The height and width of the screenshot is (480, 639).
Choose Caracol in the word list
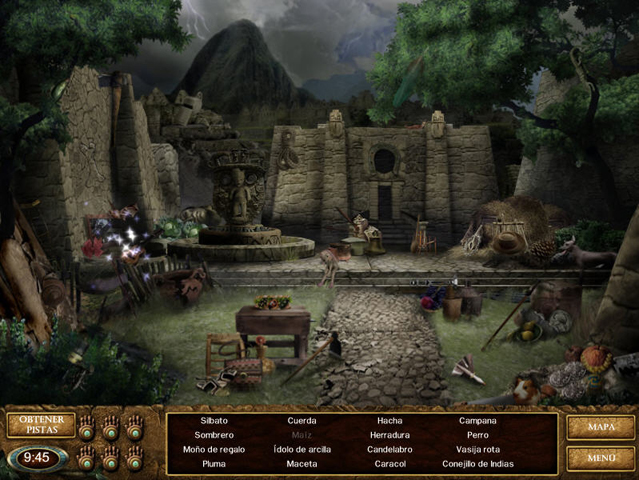[389, 464]
